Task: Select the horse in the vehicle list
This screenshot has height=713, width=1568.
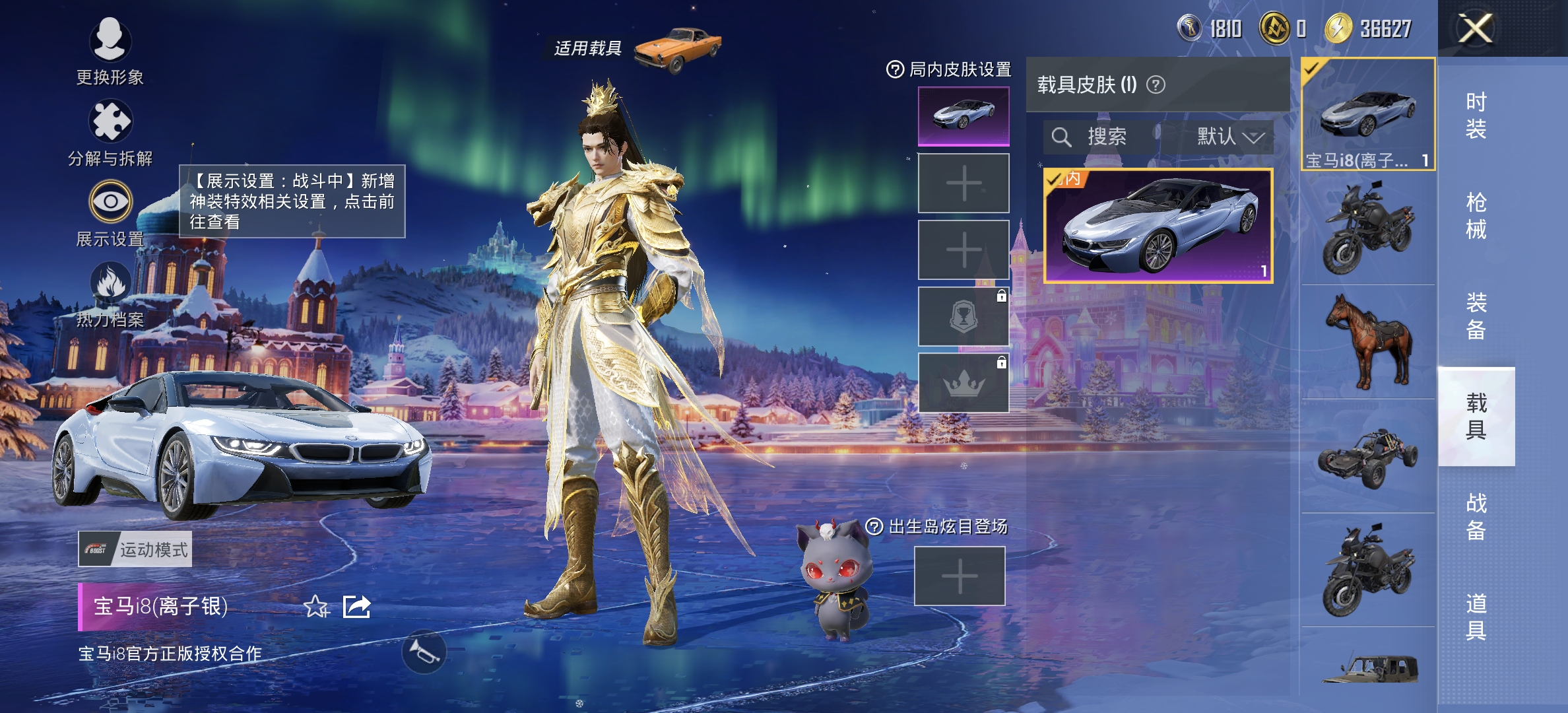Action: point(1368,342)
